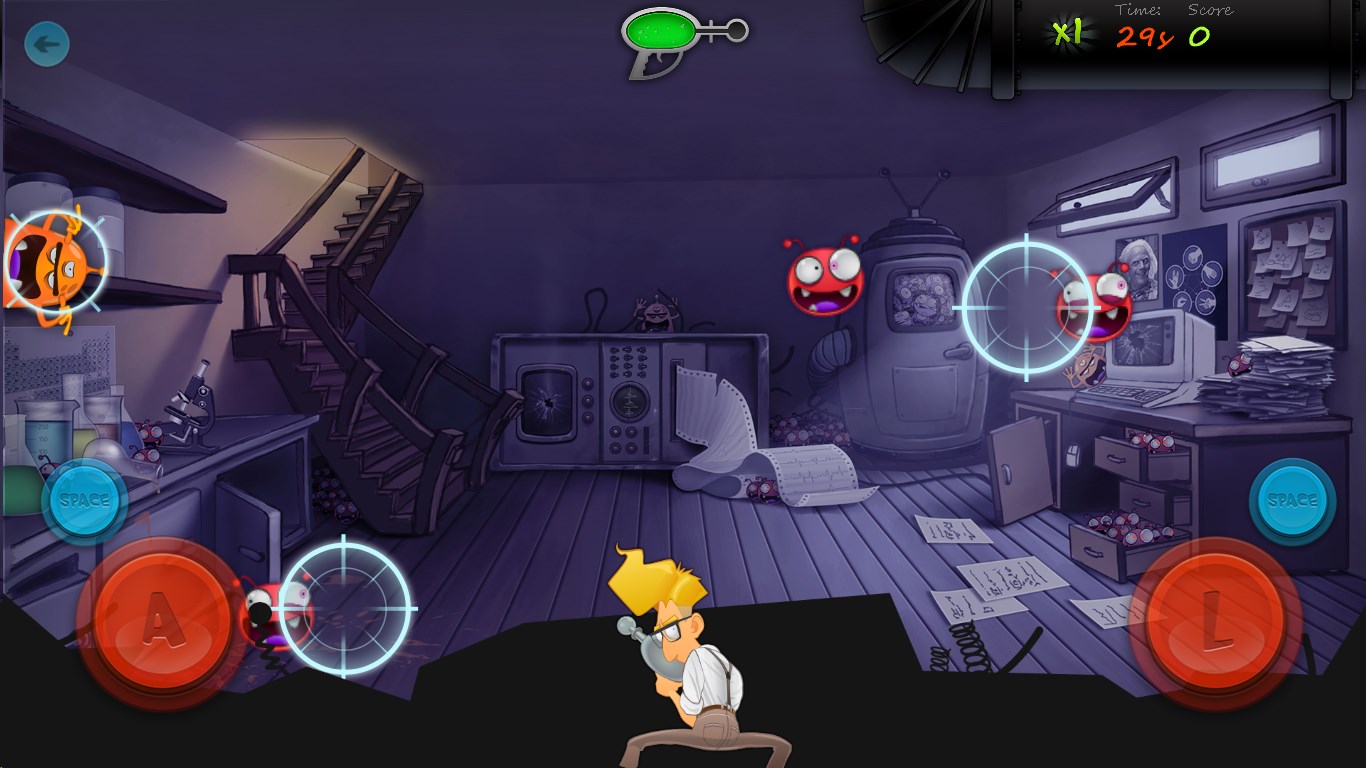This screenshot has height=768, width=1366.
Task: Tap the red L button
Action: [x=1215, y=619]
